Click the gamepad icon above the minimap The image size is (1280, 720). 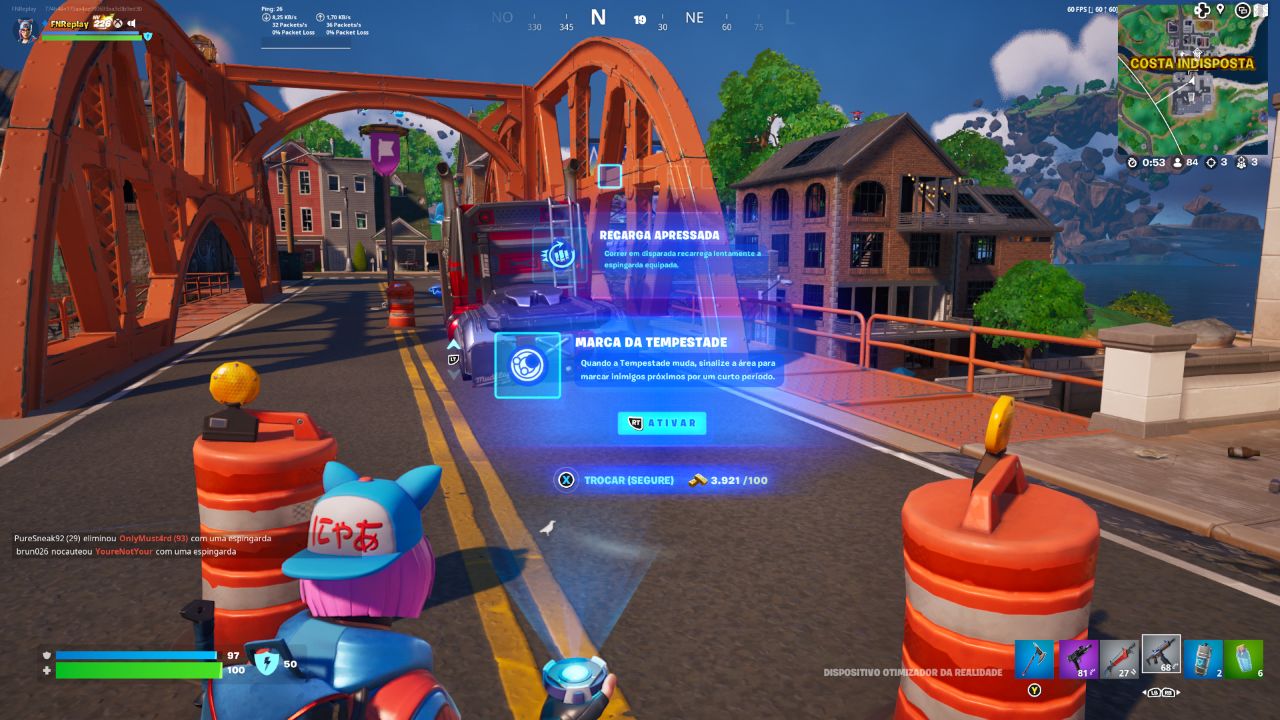(1202, 10)
